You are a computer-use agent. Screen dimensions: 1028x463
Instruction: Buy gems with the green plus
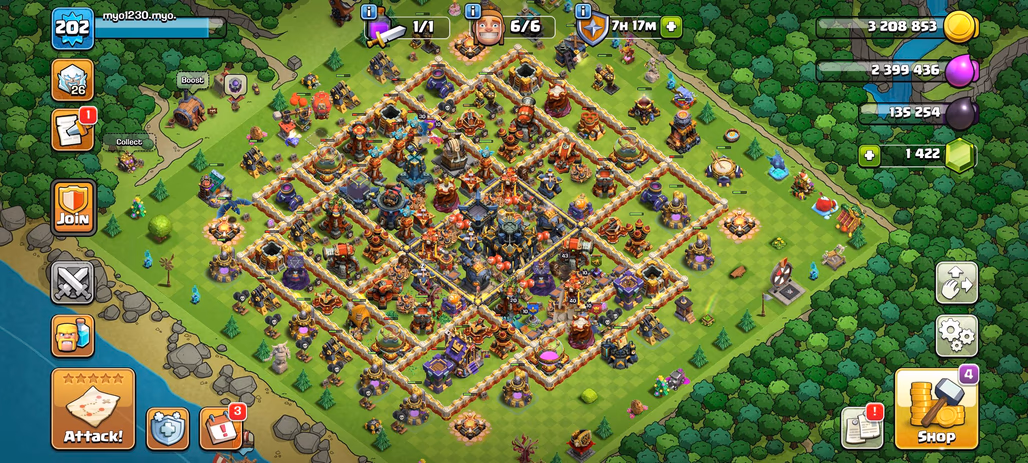point(870,155)
